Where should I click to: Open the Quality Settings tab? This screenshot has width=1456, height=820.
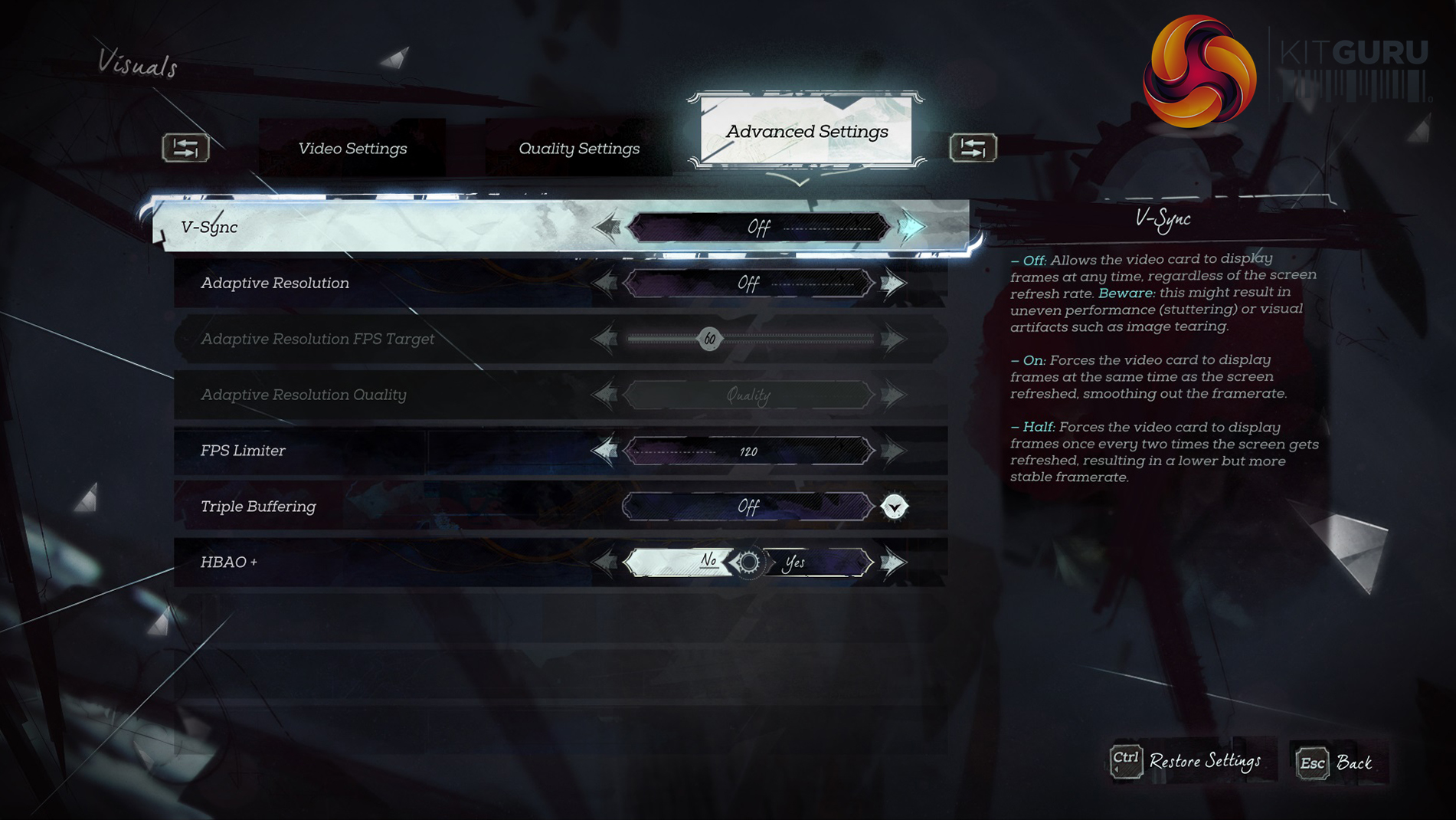coord(579,149)
